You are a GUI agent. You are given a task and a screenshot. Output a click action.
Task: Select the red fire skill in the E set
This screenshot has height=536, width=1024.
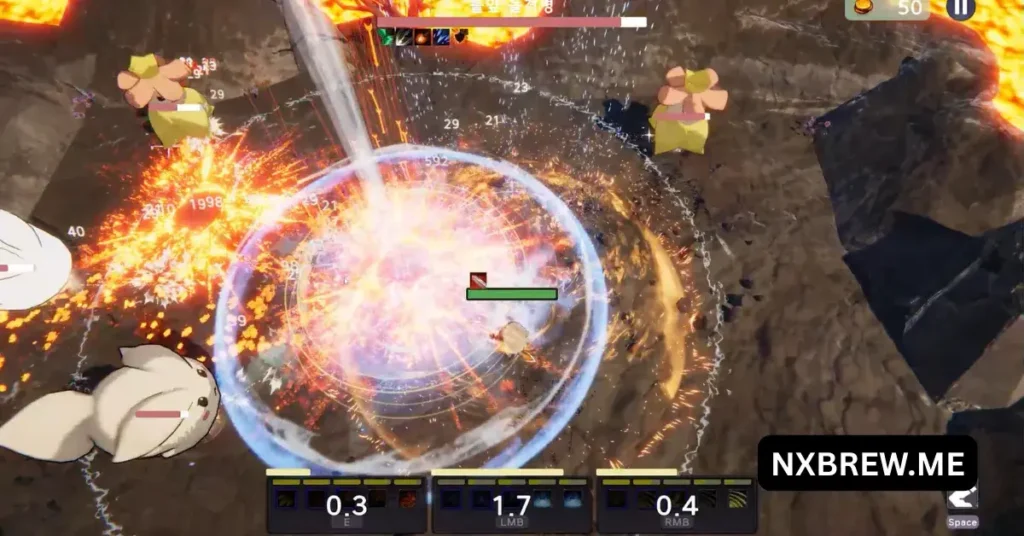pos(407,498)
